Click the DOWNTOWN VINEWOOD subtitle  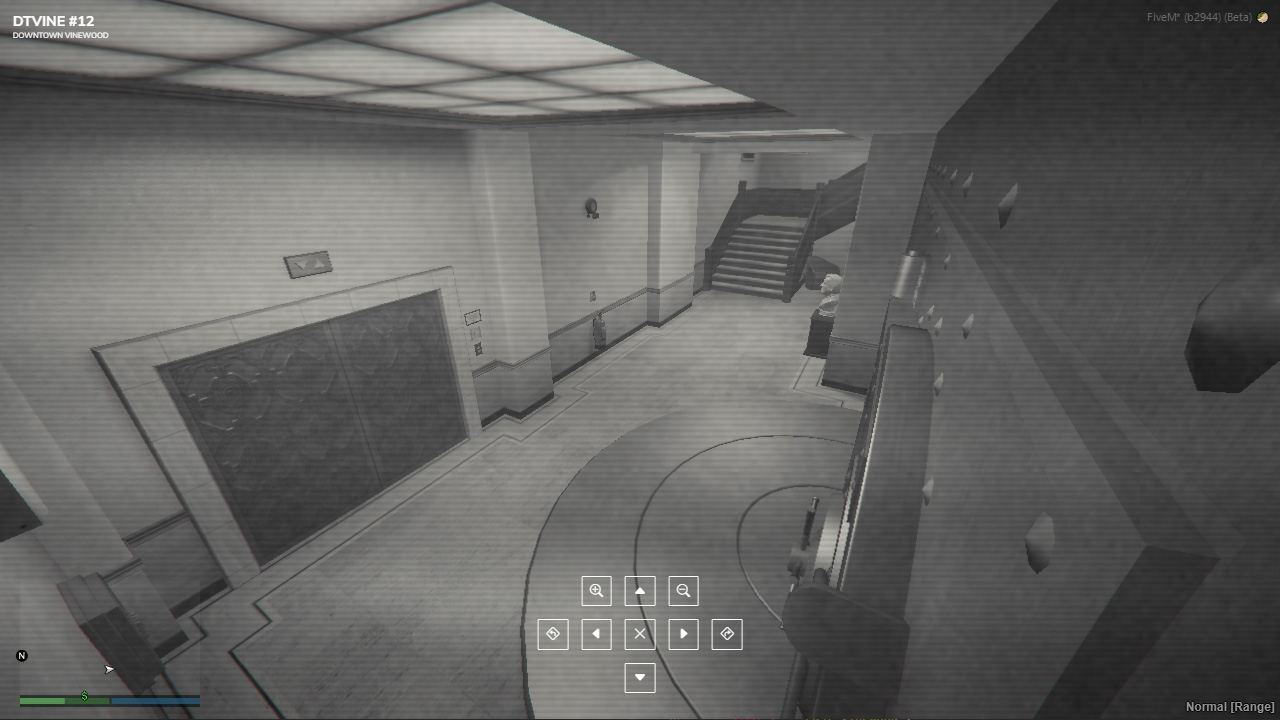coord(59,33)
